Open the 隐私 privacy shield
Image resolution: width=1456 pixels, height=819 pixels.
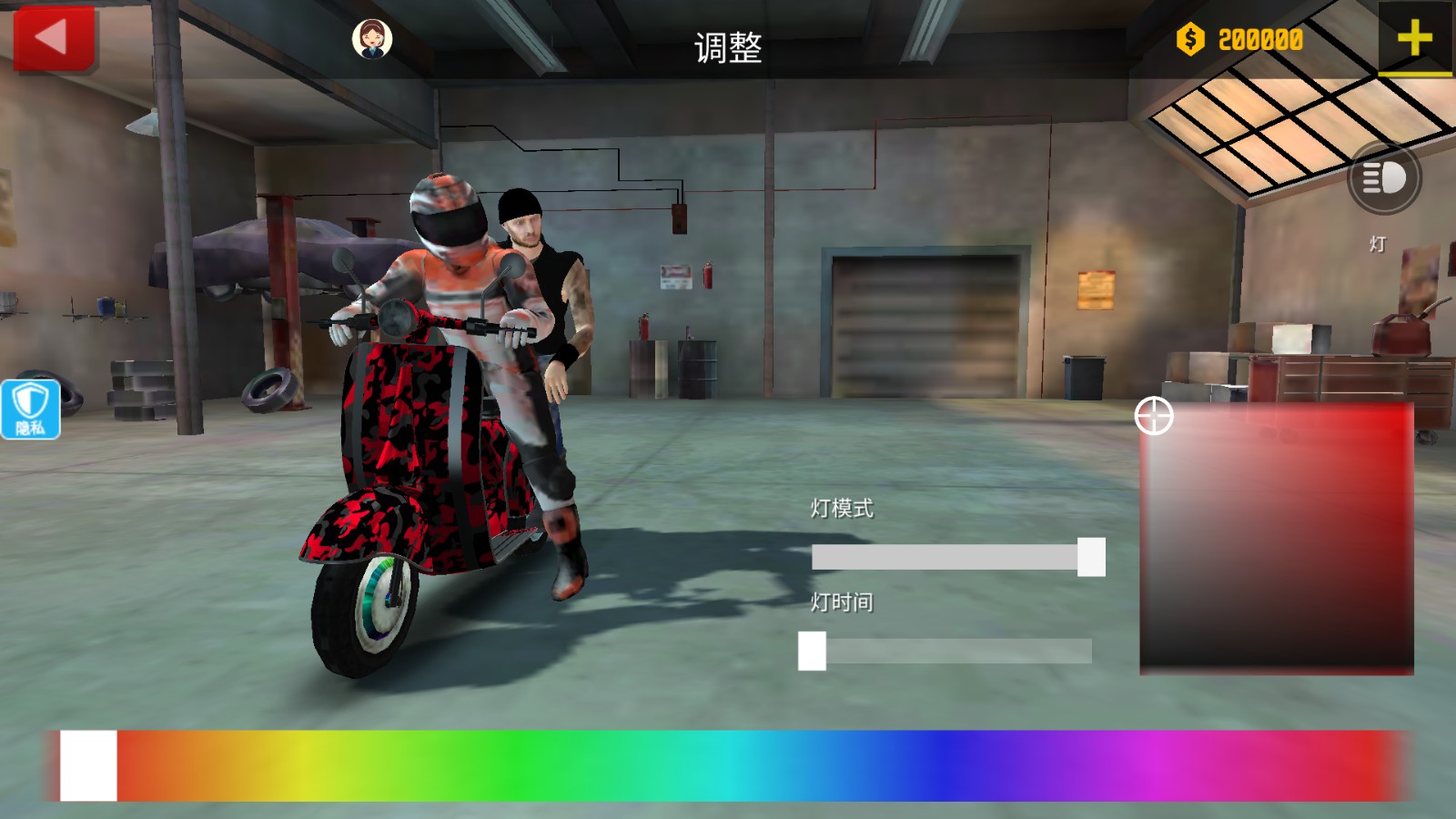30,409
